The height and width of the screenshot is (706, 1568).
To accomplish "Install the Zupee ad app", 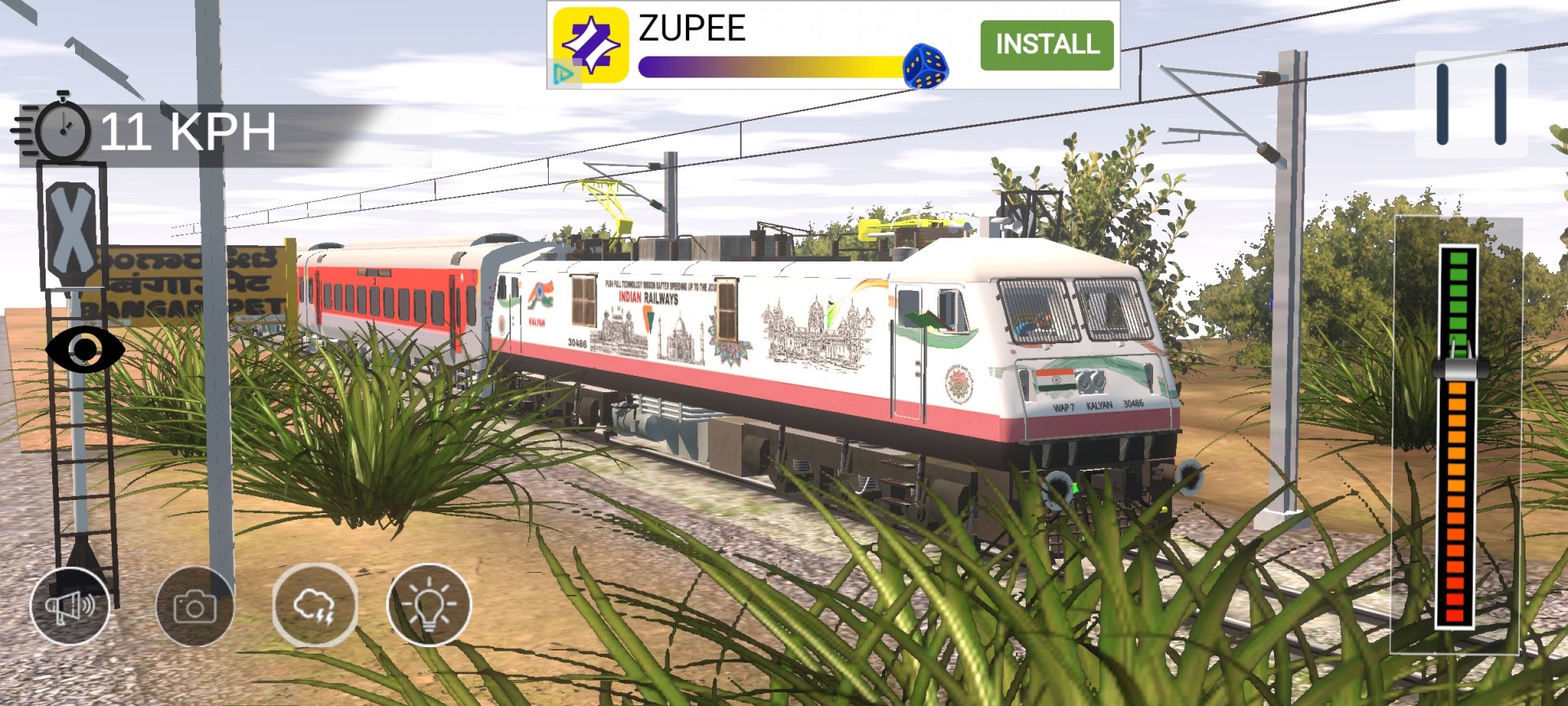I will 1046,45.
